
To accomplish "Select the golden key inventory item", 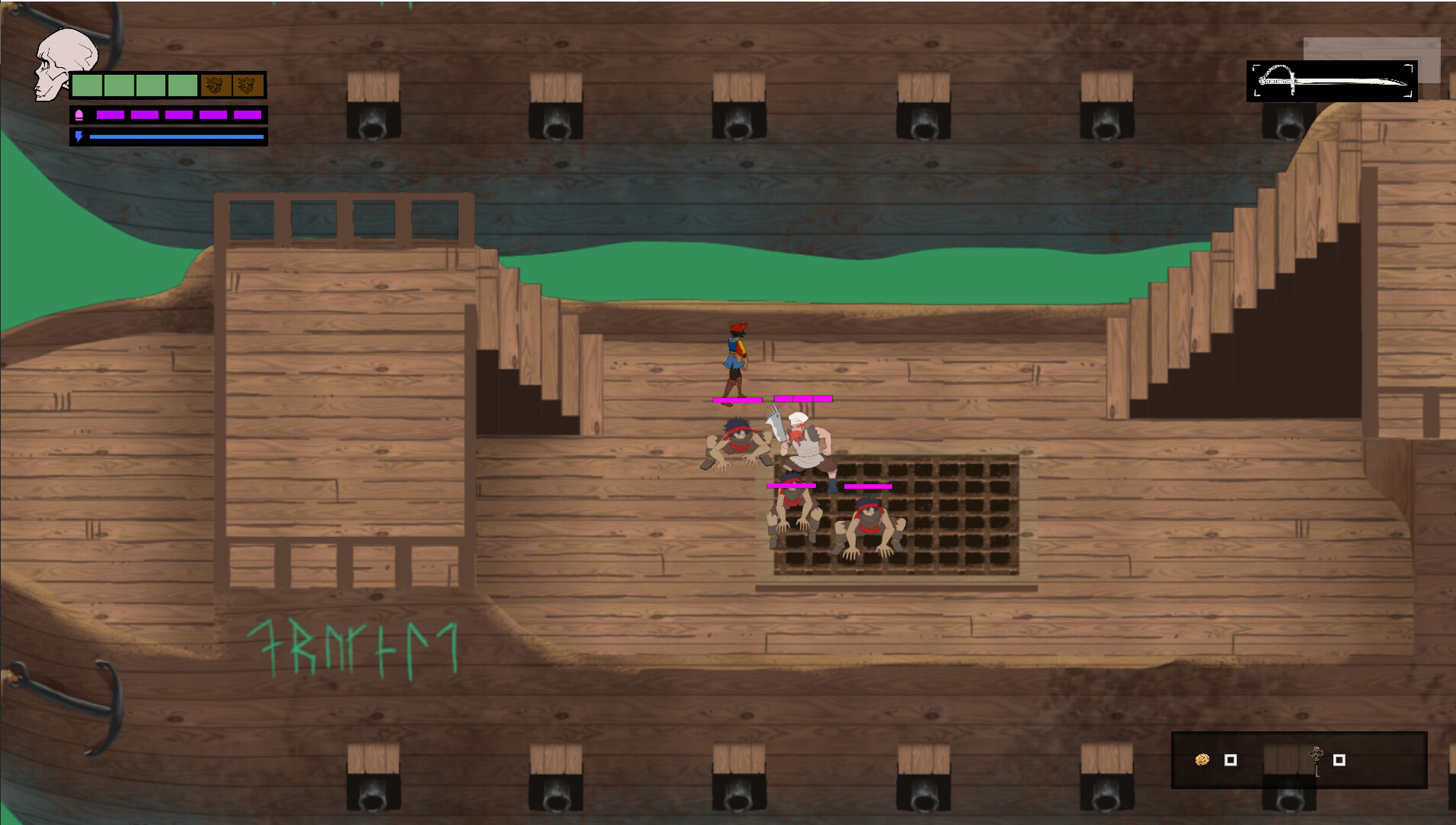I will tap(1317, 761).
